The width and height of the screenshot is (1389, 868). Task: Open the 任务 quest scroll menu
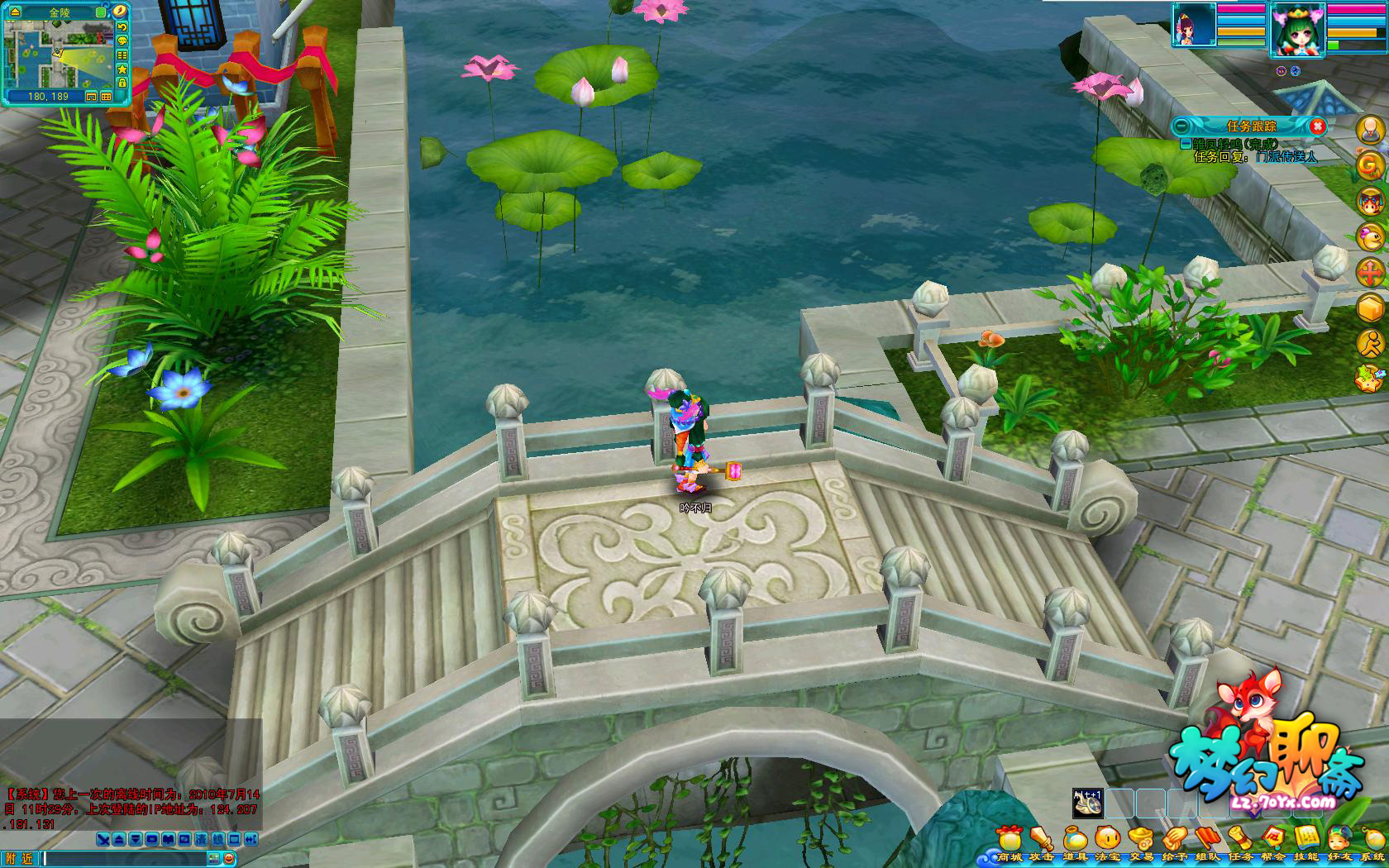(x=1240, y=841)
